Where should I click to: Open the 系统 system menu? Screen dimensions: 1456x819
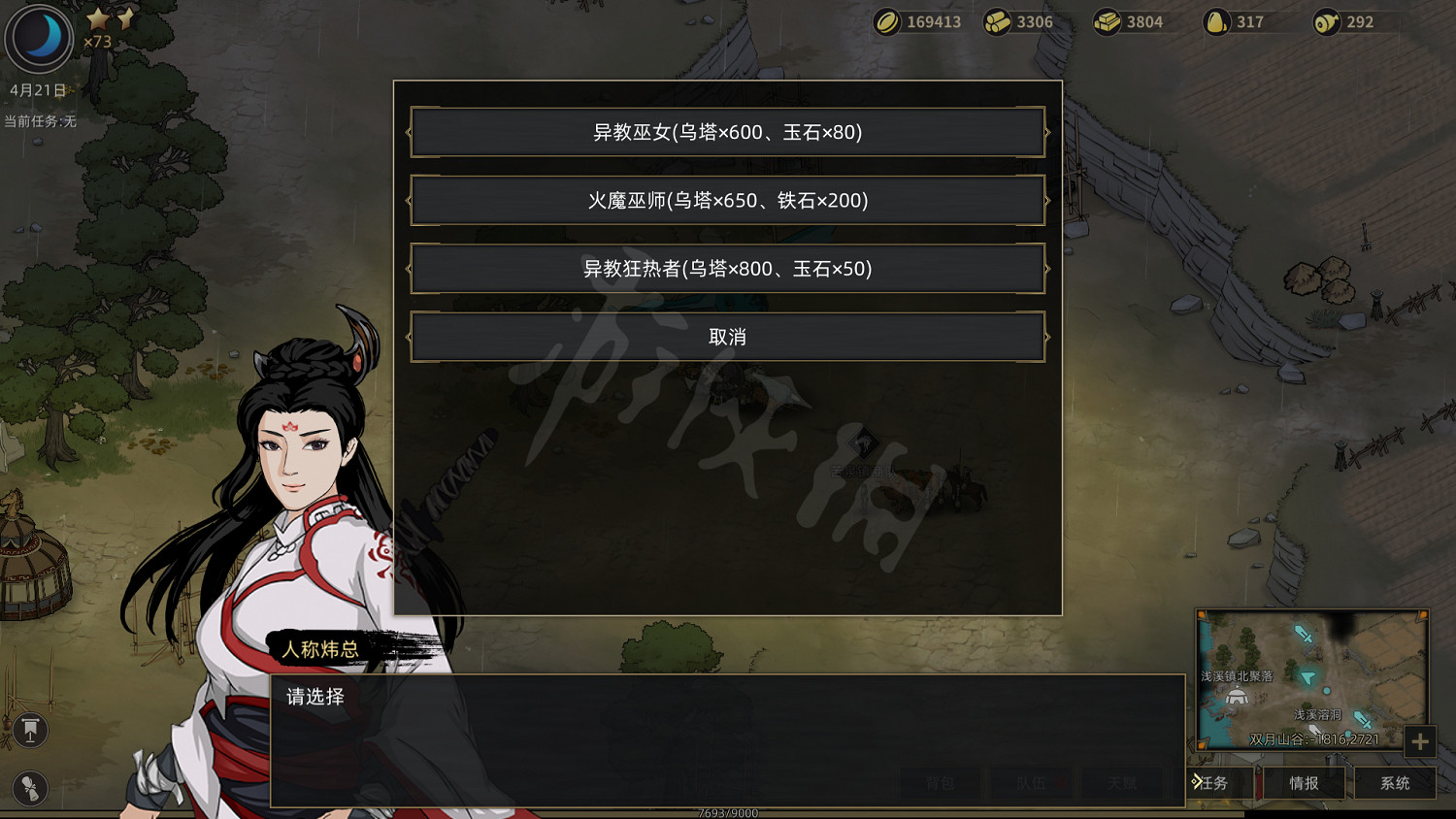(1394, 783)
